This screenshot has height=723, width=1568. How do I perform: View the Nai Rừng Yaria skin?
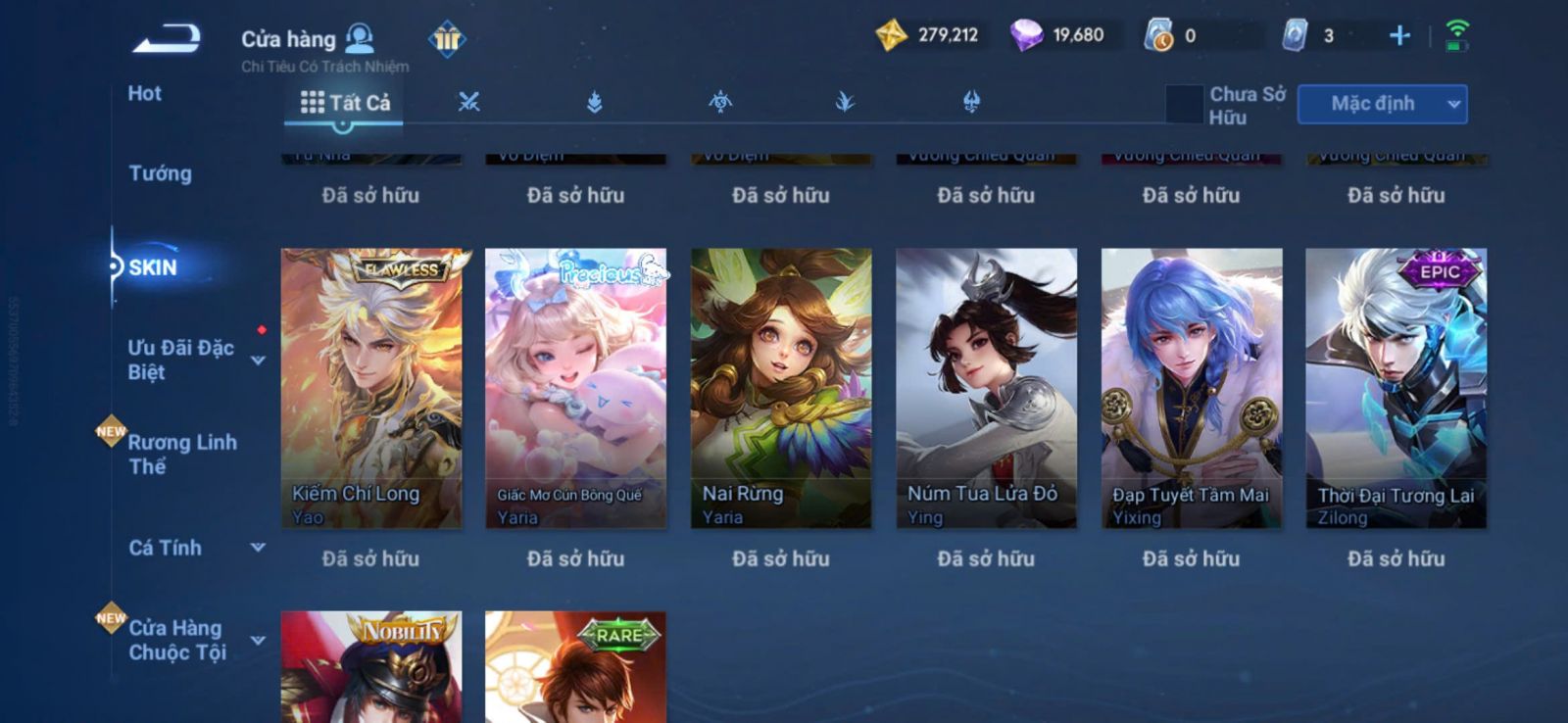tap(781, 388)
